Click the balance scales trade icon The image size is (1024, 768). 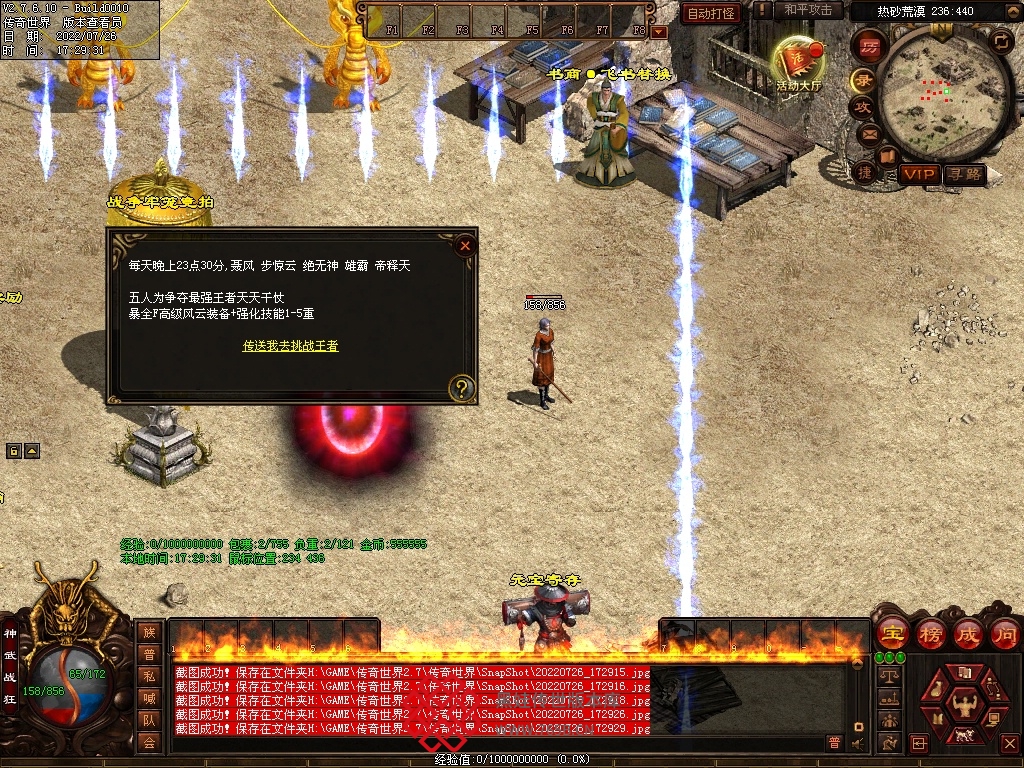click(x=888, y=677)
